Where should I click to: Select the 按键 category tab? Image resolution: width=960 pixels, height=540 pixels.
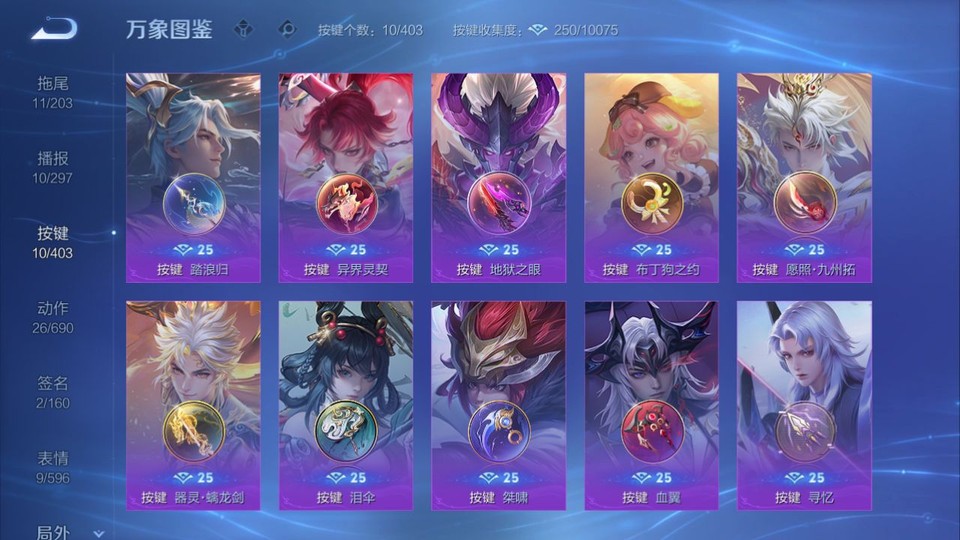[x=54, y=242]
